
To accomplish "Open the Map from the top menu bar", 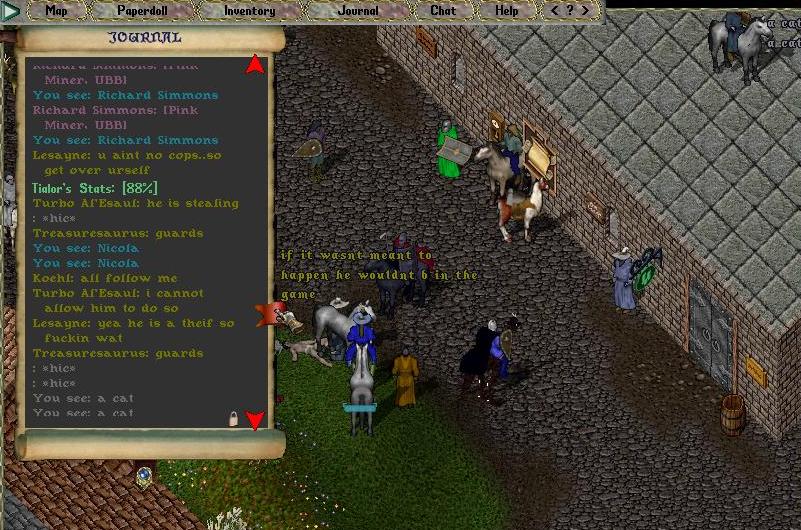I will coord(57,11).
